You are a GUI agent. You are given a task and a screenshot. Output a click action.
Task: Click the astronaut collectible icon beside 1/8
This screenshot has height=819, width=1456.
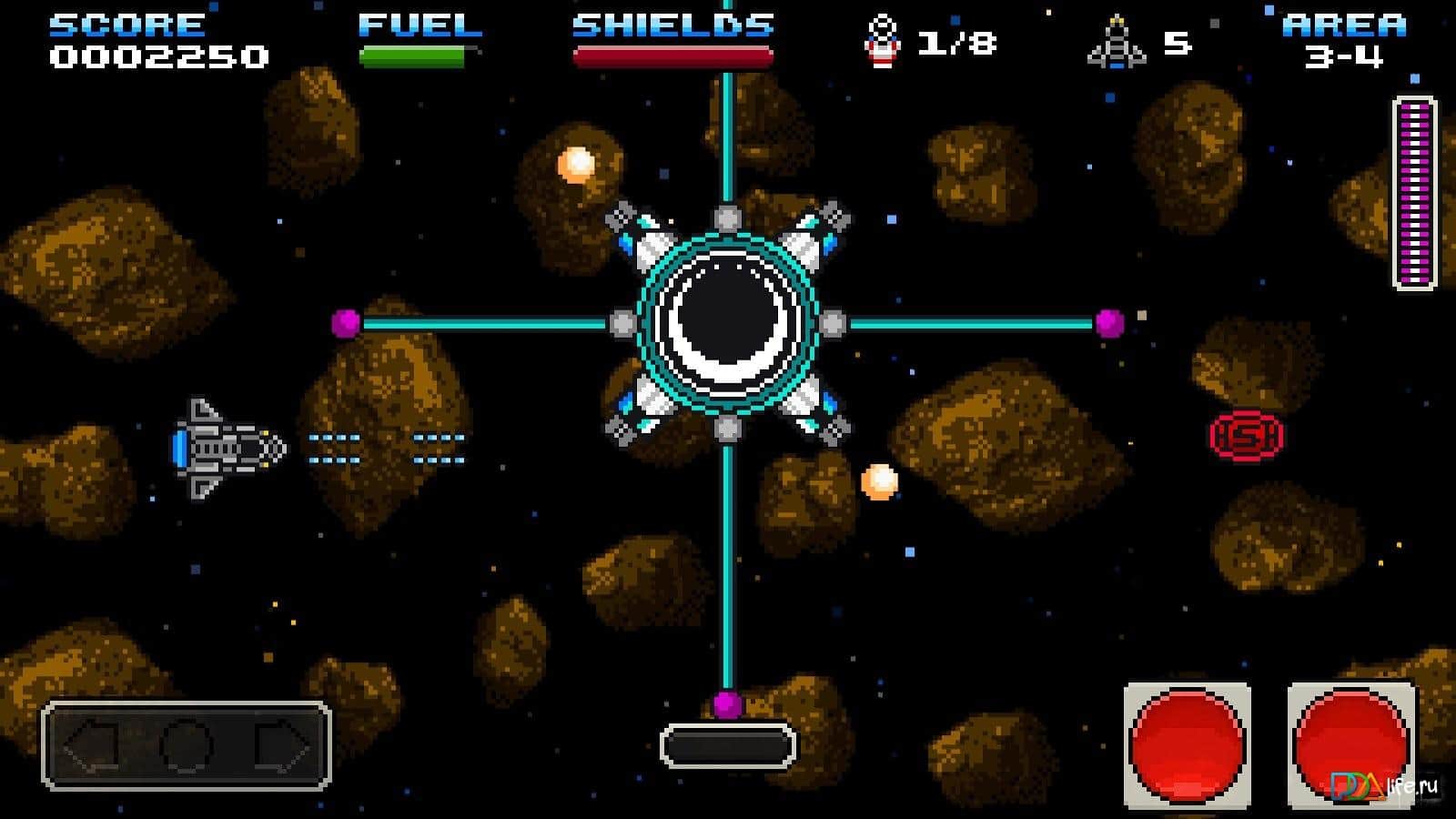[880, 41]
